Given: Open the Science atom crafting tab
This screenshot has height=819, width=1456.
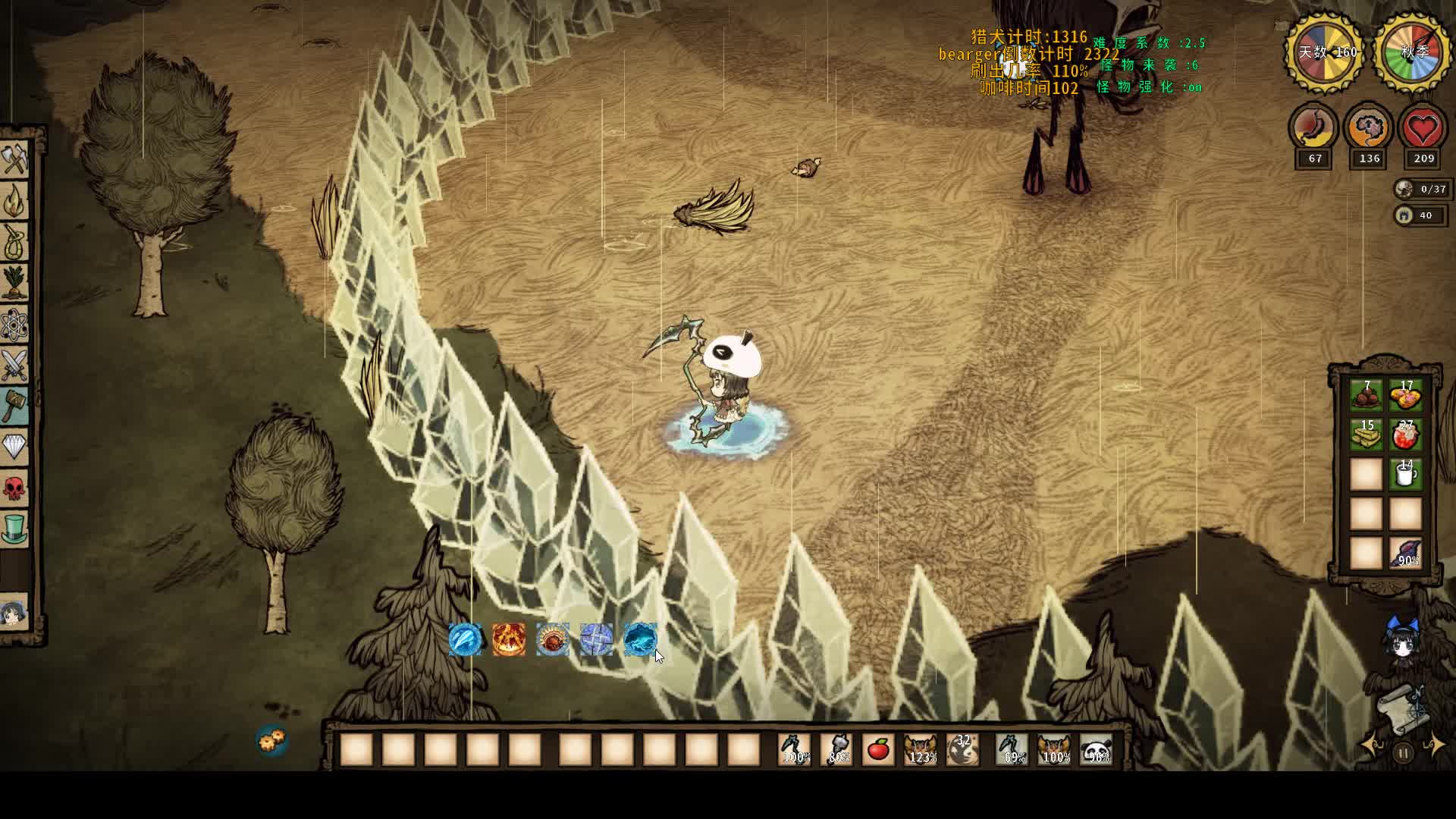Looking at the screenshot, I should pyautogui.click(x=14, y=325).
